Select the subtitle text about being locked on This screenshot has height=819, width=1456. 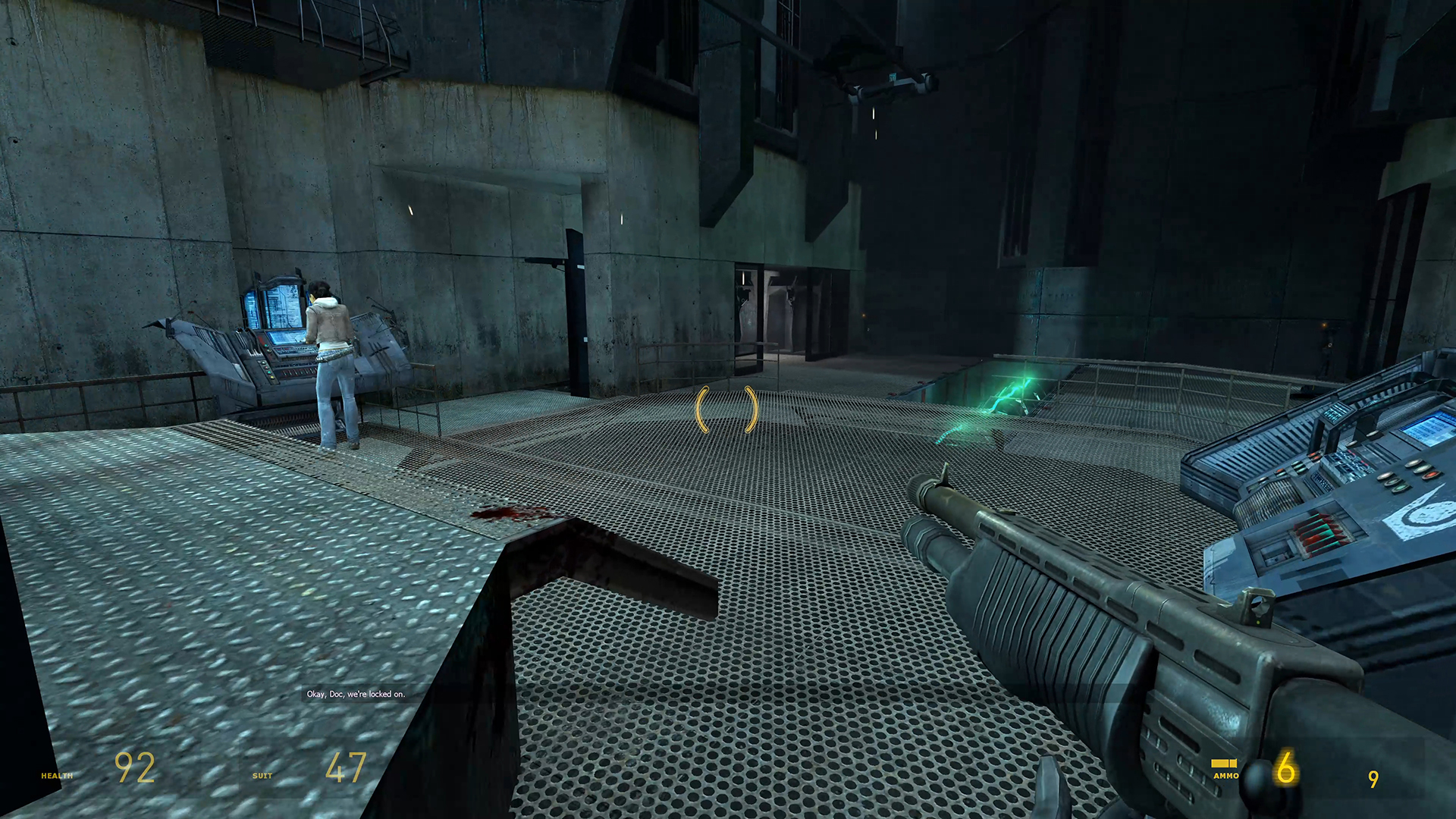coord(356,693)
